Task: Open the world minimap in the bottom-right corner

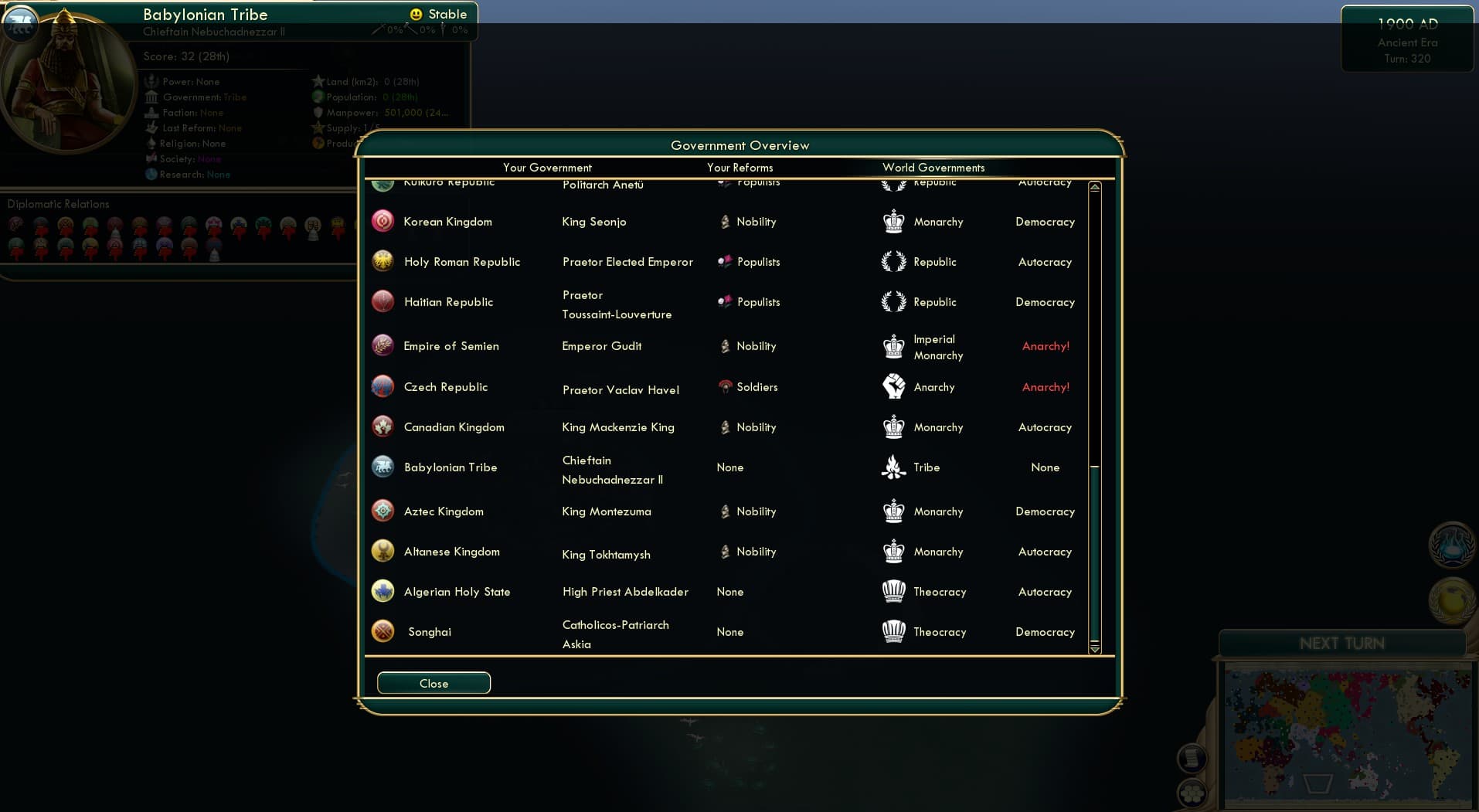Action: click(1347, 734)
